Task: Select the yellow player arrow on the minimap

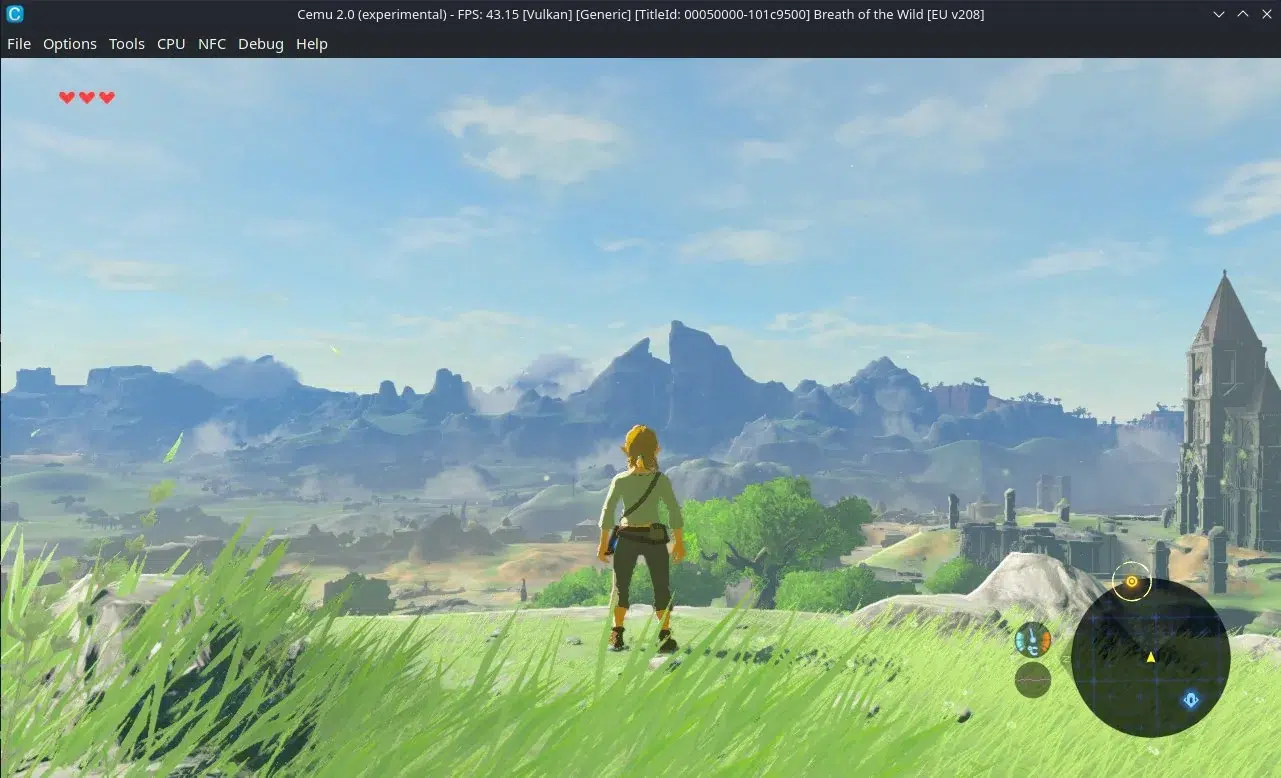Action: (1151, 658)
